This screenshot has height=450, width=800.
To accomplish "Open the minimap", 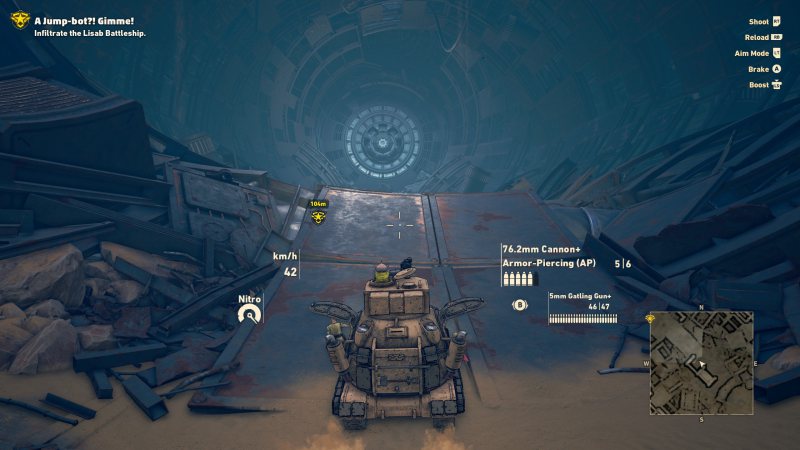I will [701, 362].
